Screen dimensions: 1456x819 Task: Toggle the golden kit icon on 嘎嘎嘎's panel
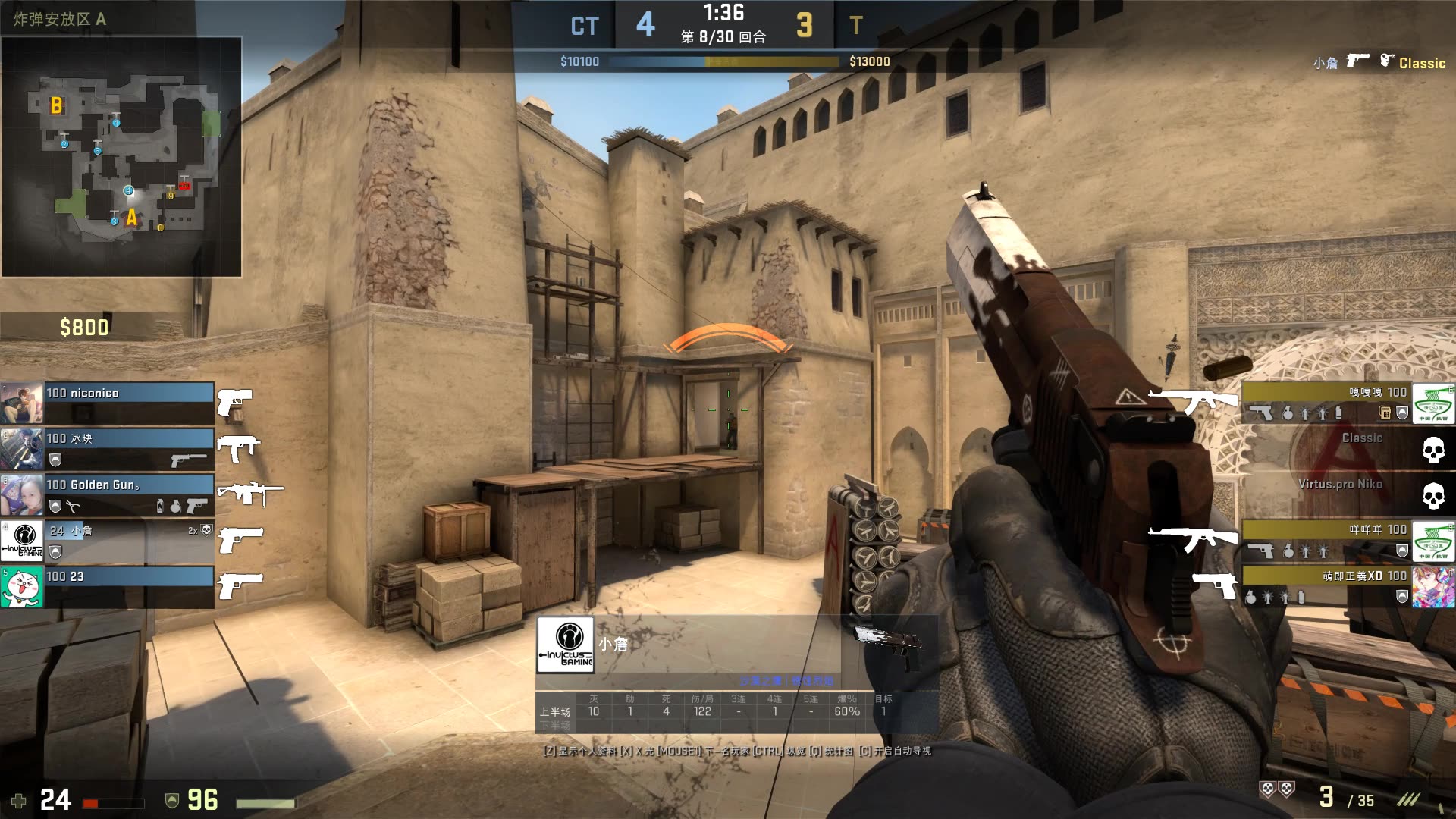click(1384, 413)
